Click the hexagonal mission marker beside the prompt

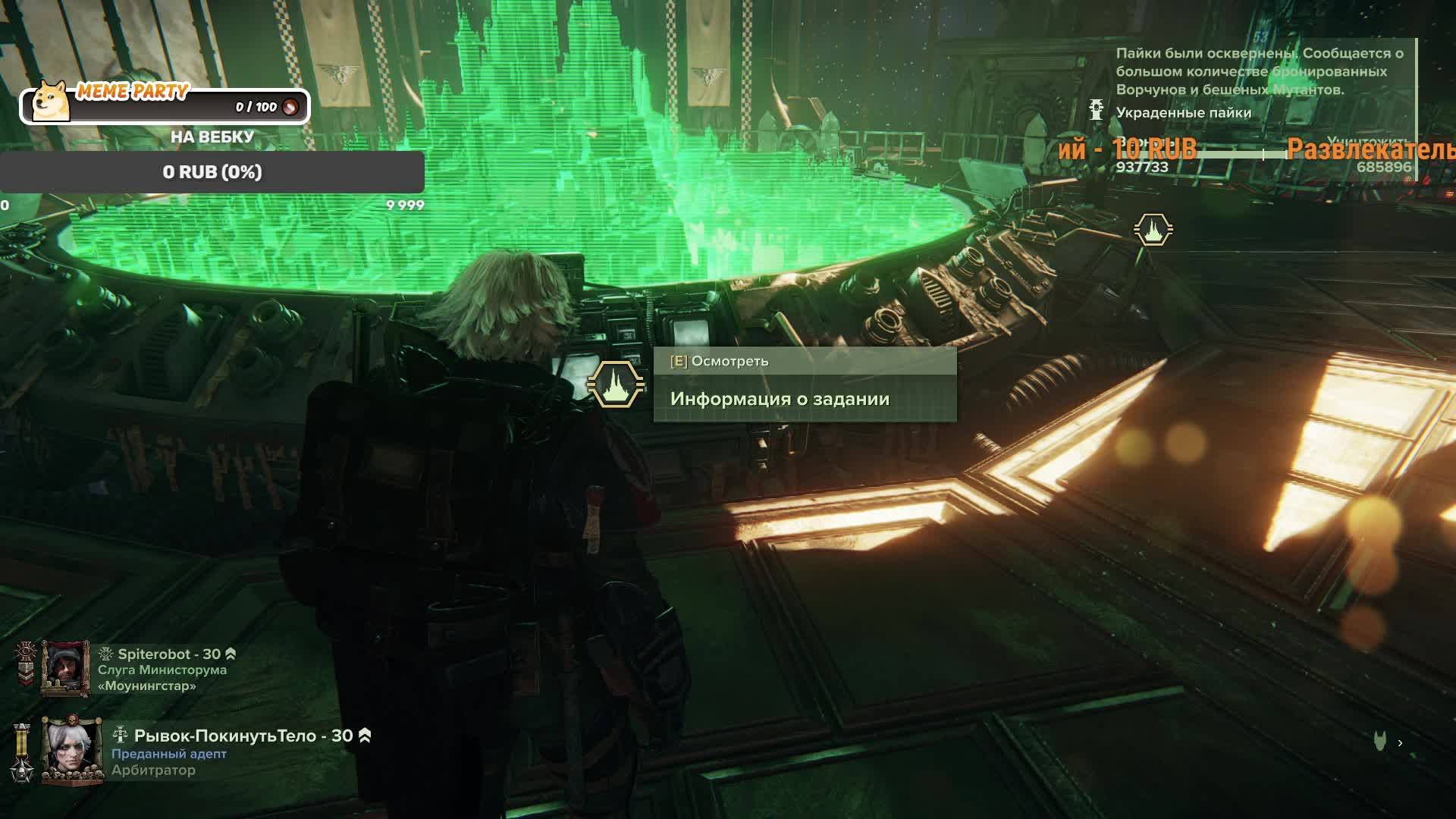(616, 384)
